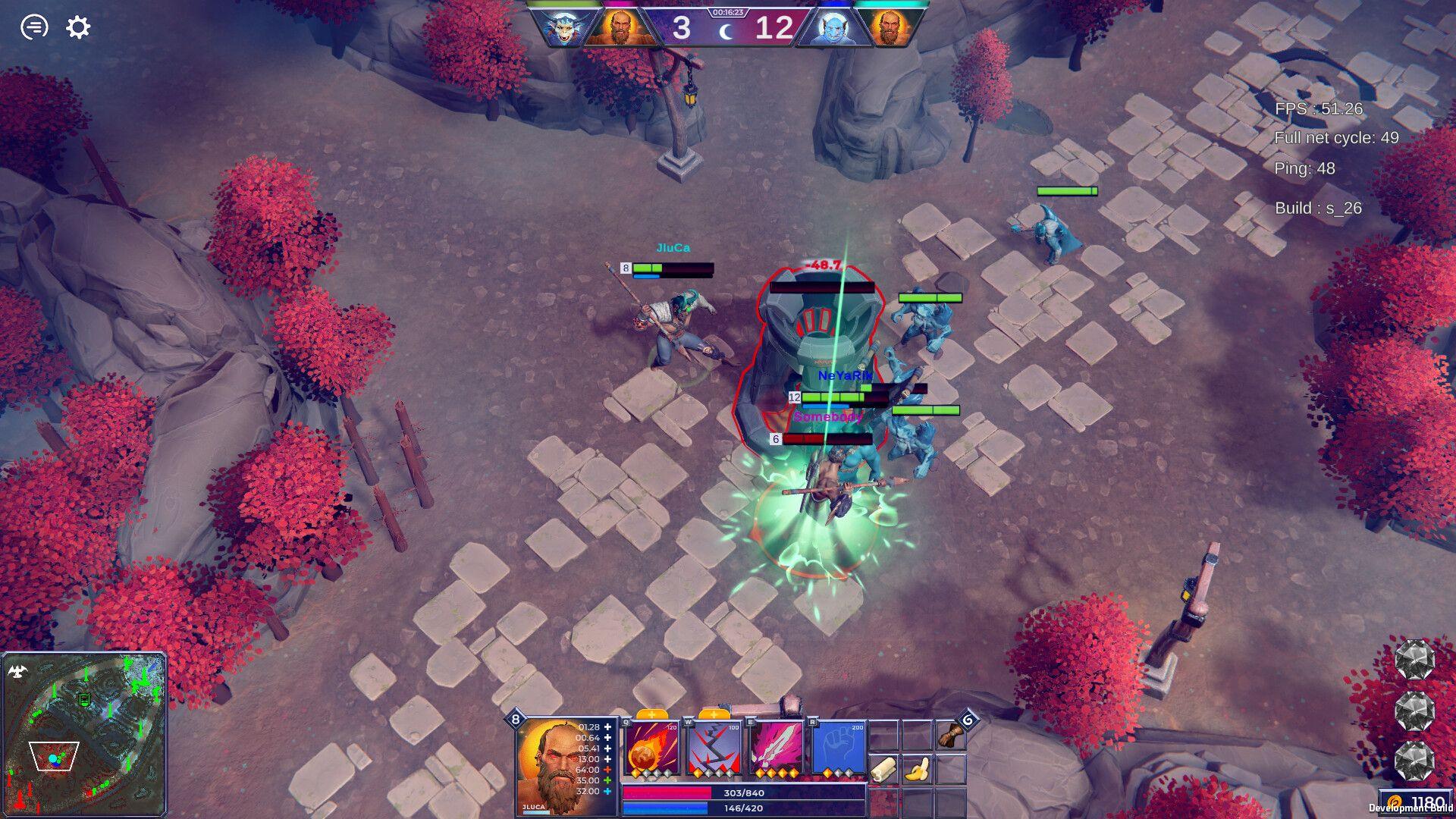Click the moon icon between the scores
Viewport: 1456px width, 819px height.
[x=726, y=32]
